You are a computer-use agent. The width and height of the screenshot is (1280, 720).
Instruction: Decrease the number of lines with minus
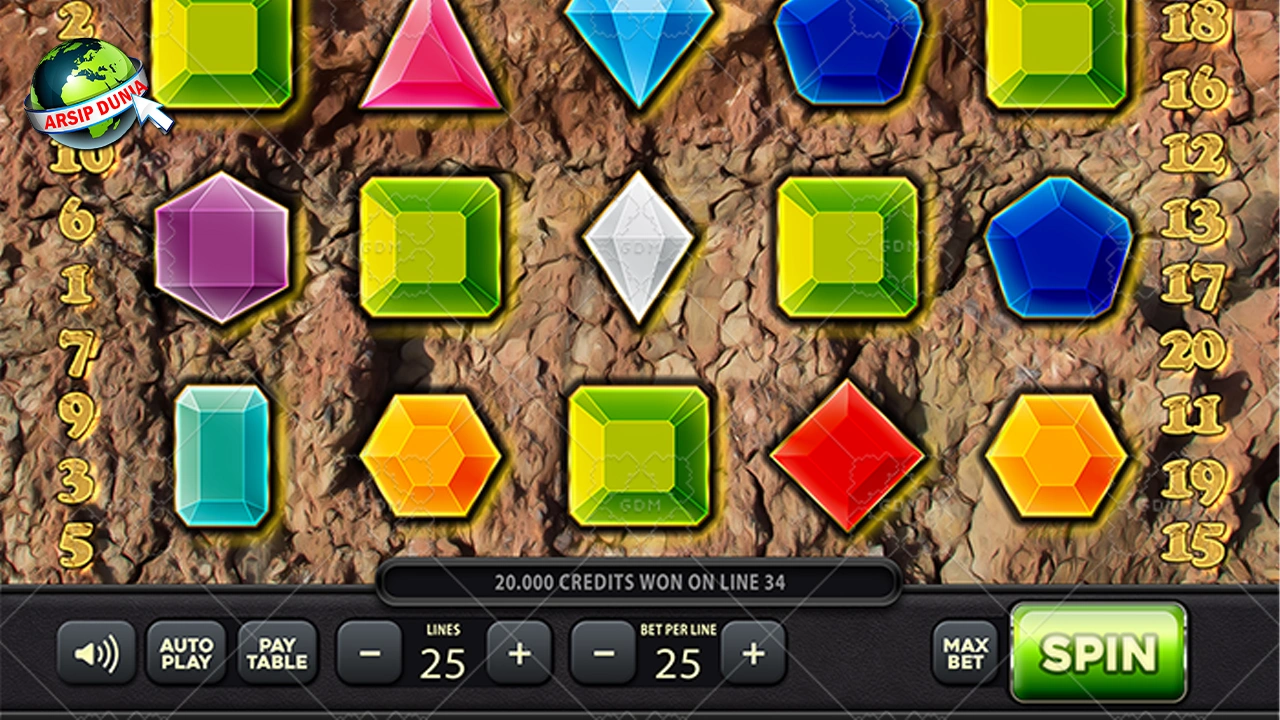369,653
